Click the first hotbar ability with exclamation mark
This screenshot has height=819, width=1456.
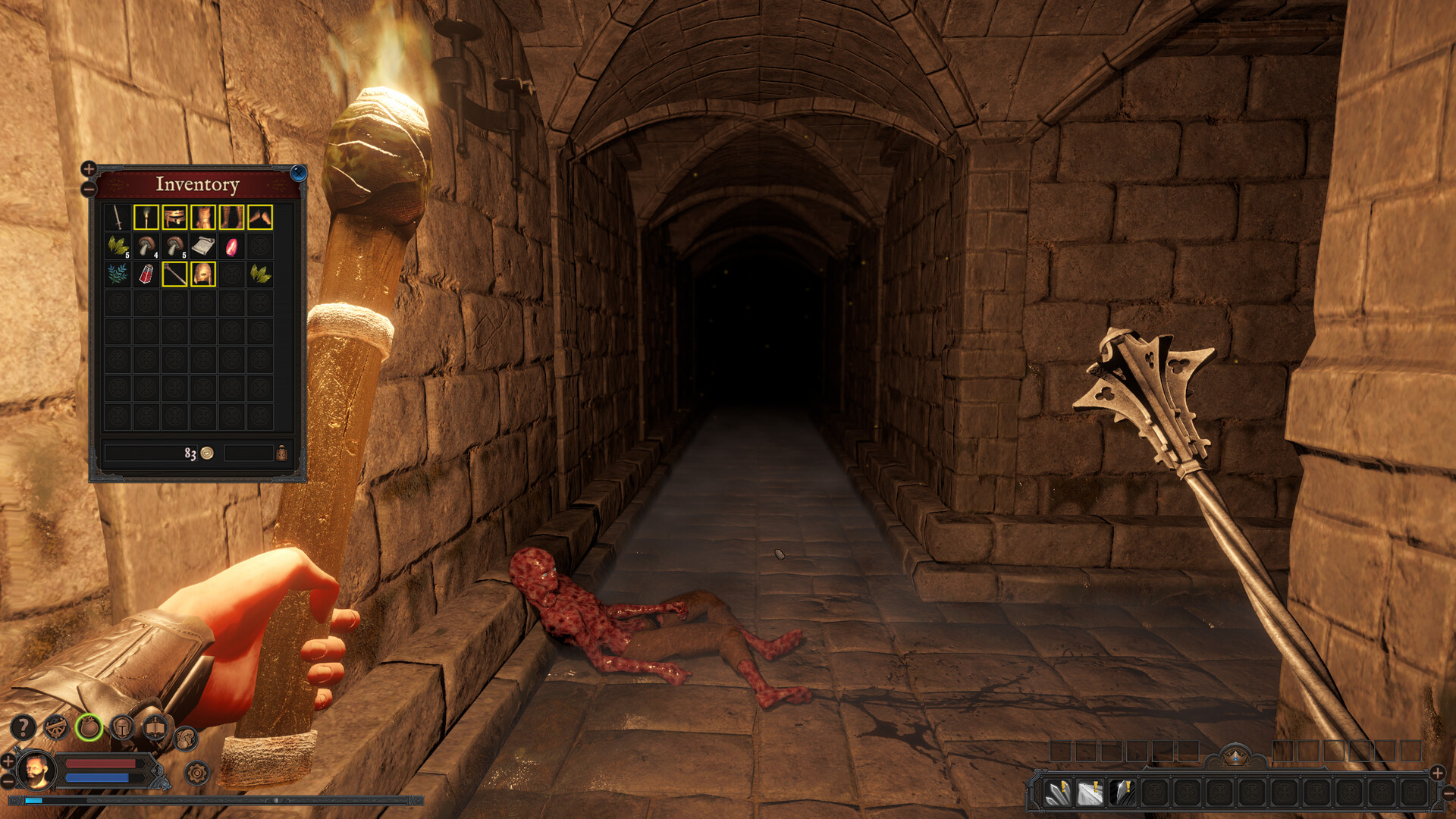click(1057, 792)
